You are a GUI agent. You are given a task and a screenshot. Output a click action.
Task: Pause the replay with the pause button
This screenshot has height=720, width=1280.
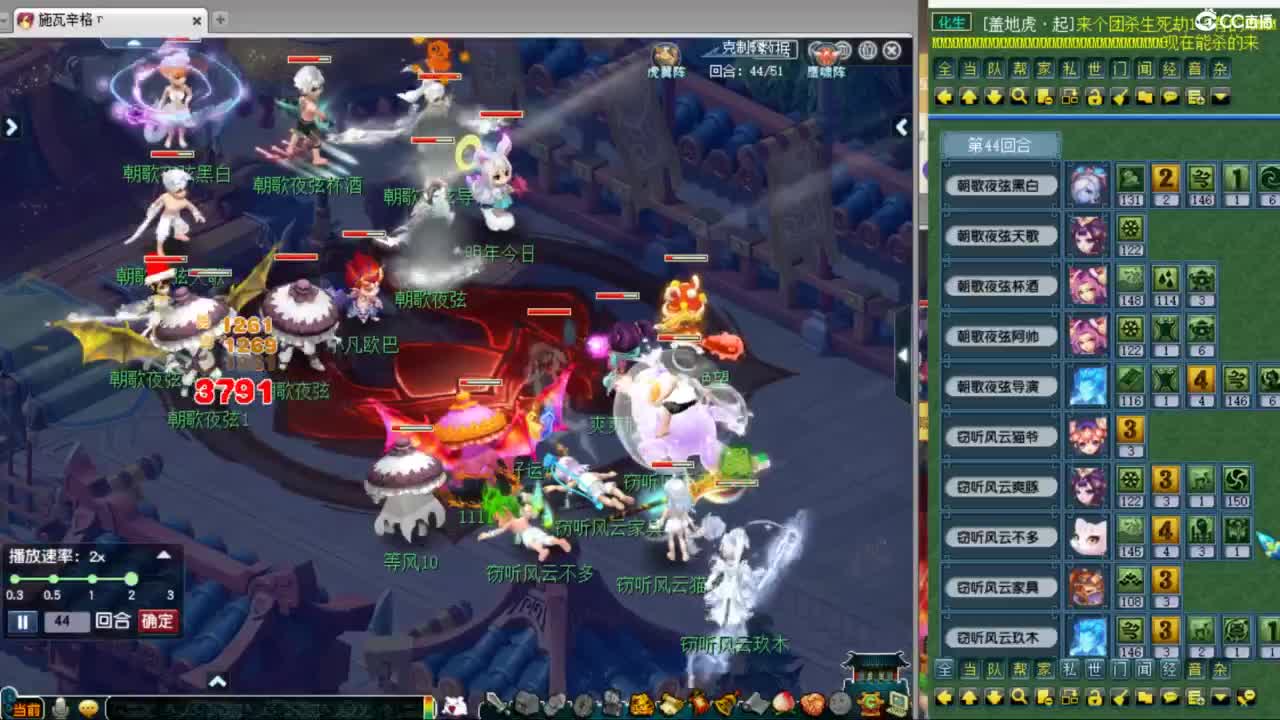coord(22,621)
